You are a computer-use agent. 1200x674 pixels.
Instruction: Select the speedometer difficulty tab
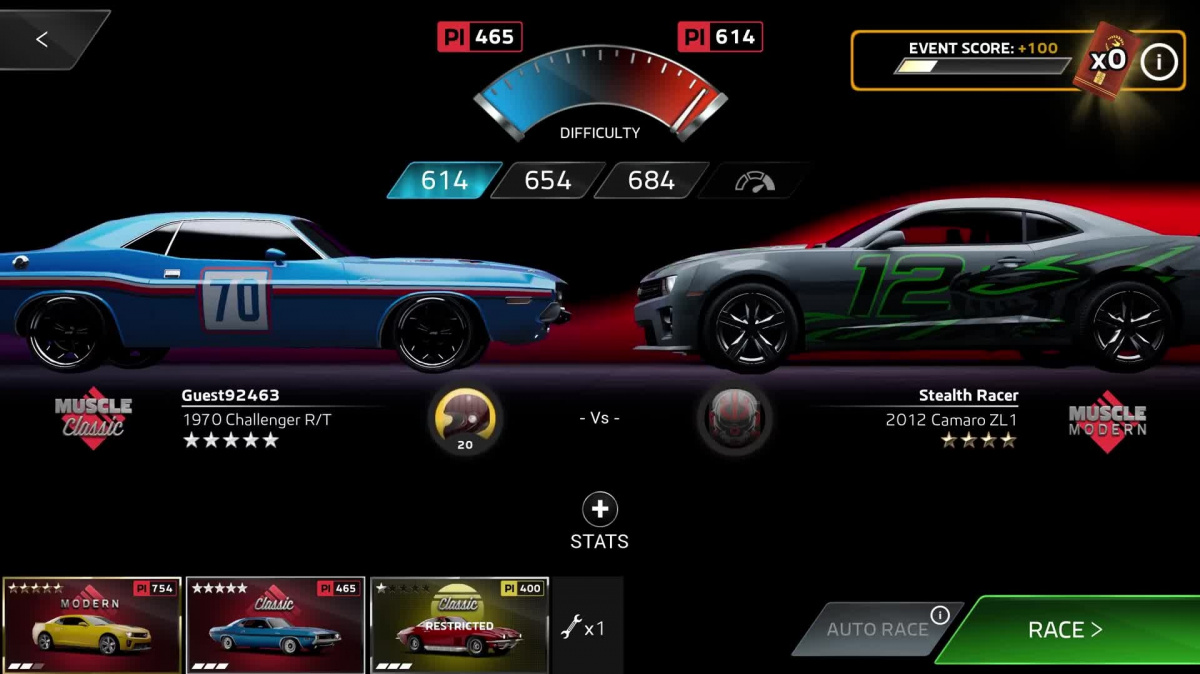click(x=755, y=181)
